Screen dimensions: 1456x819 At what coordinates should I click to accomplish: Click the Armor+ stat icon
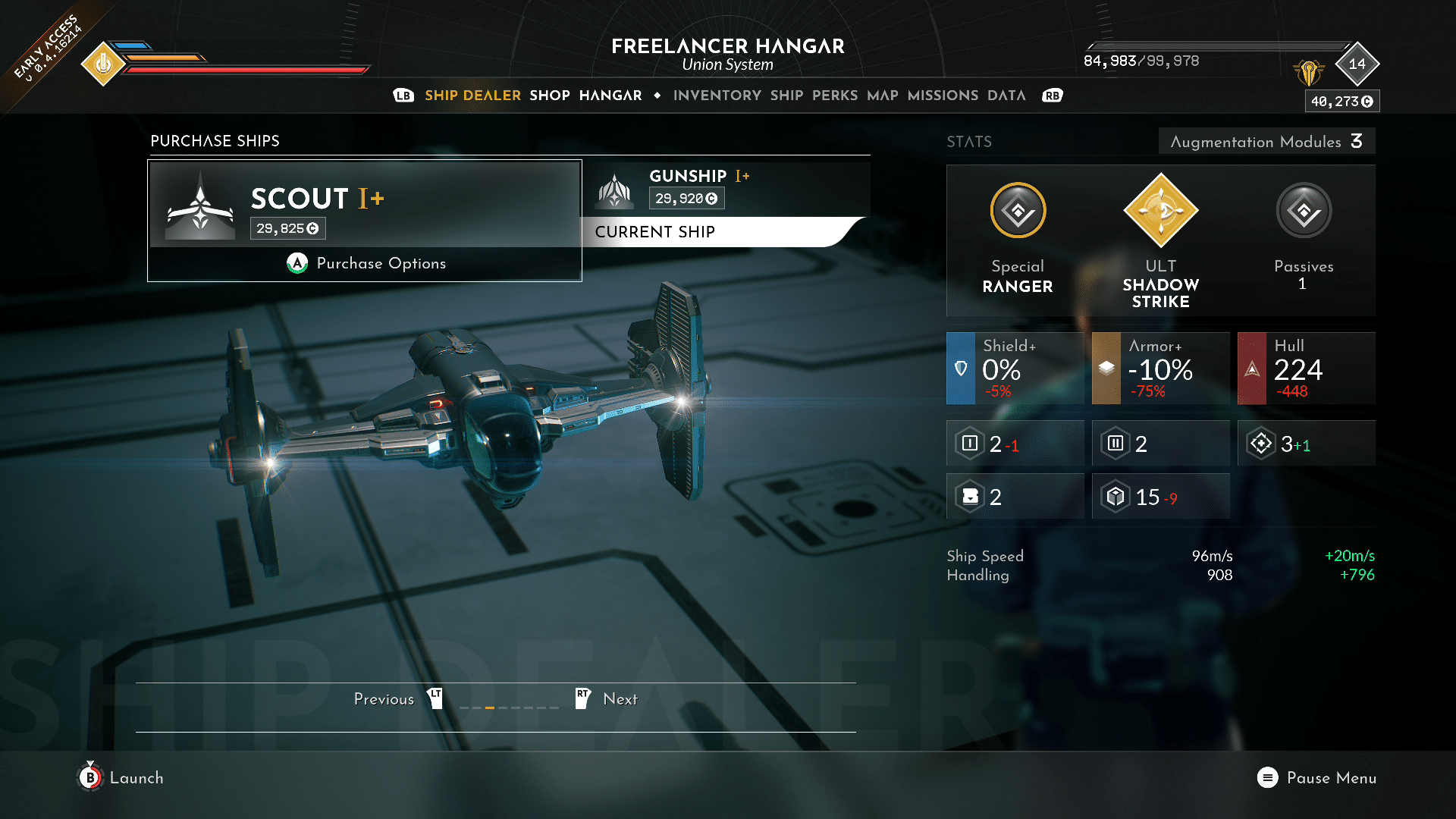click(1105, 369)
